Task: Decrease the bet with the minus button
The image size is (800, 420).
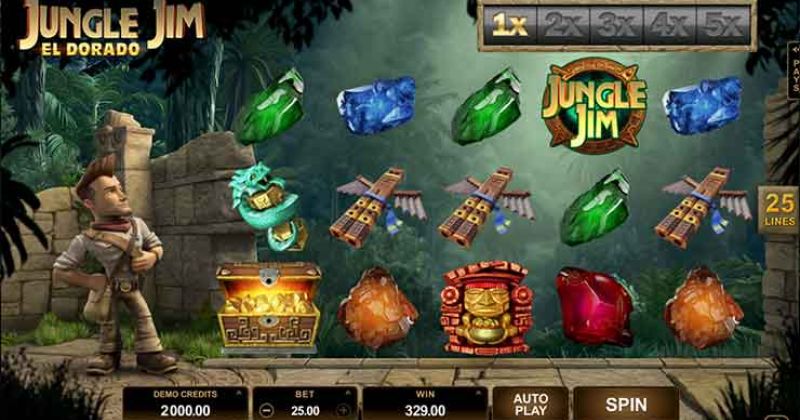Action: click(x=265, y=410)
